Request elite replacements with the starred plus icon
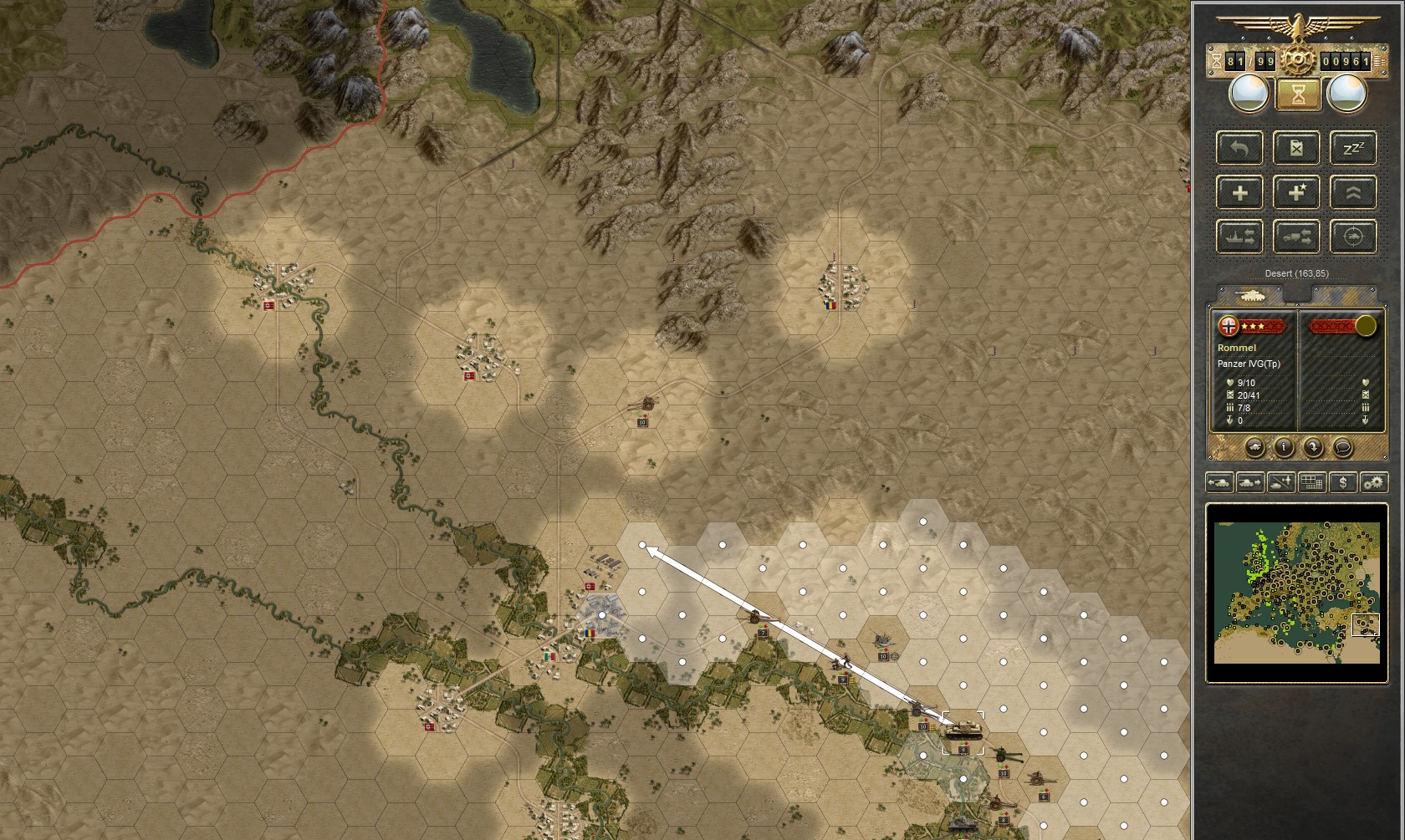 1295,193
